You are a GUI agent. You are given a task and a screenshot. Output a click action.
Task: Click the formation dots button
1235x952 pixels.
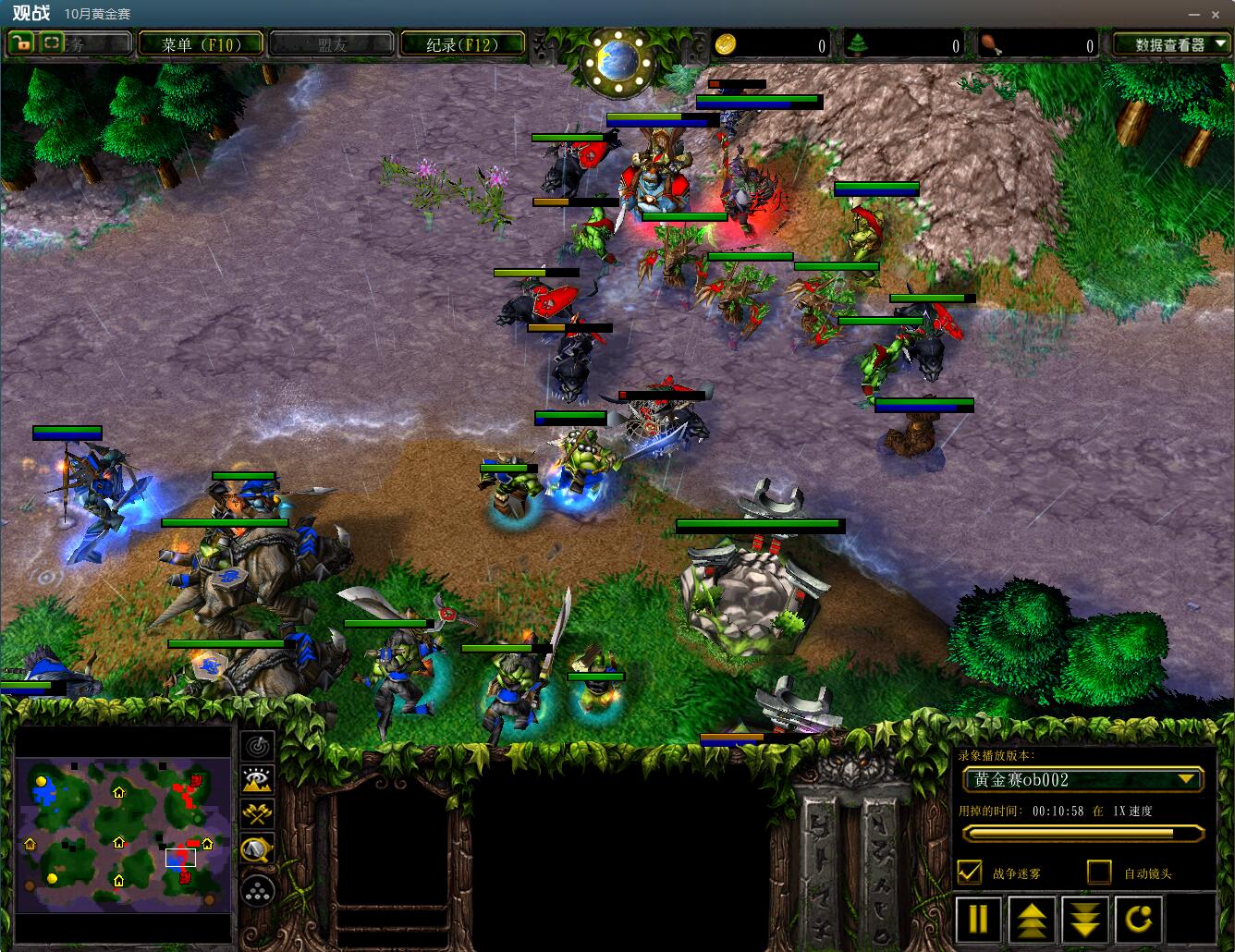[257, 890]
